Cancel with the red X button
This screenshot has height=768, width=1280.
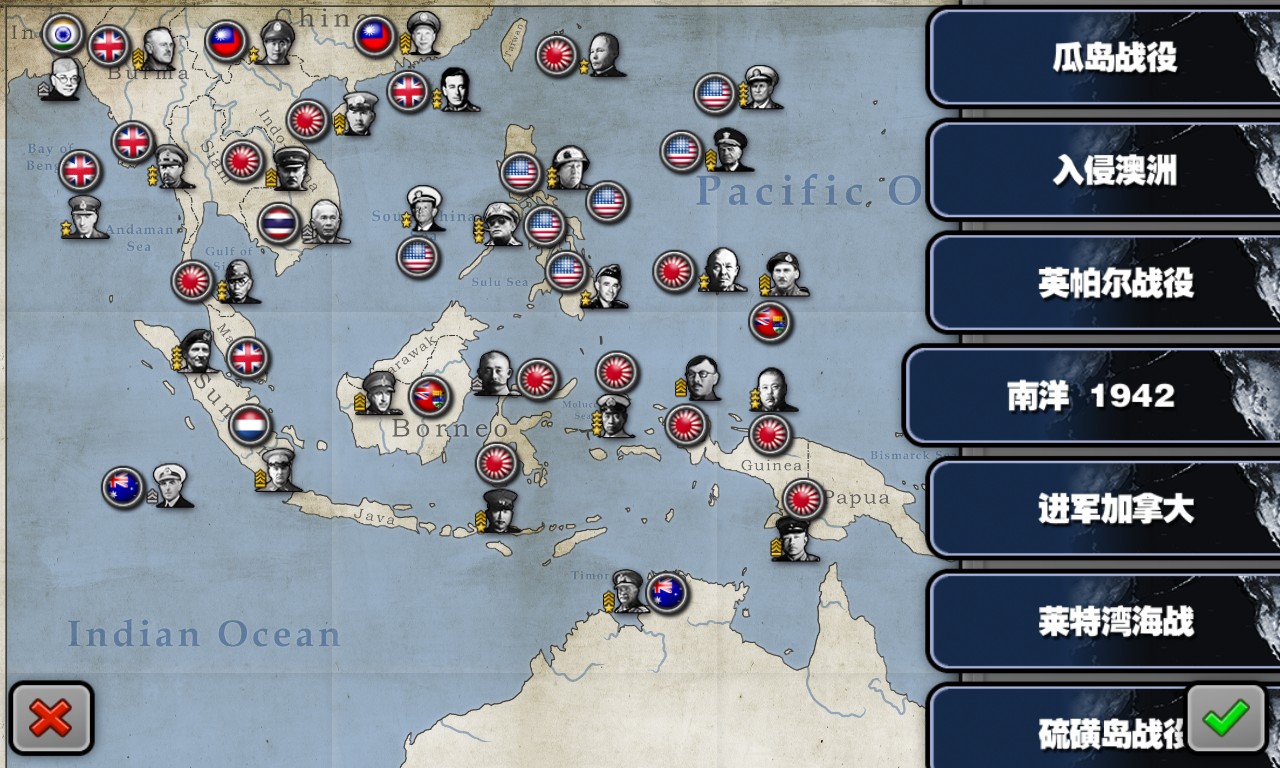pos(51,717)
